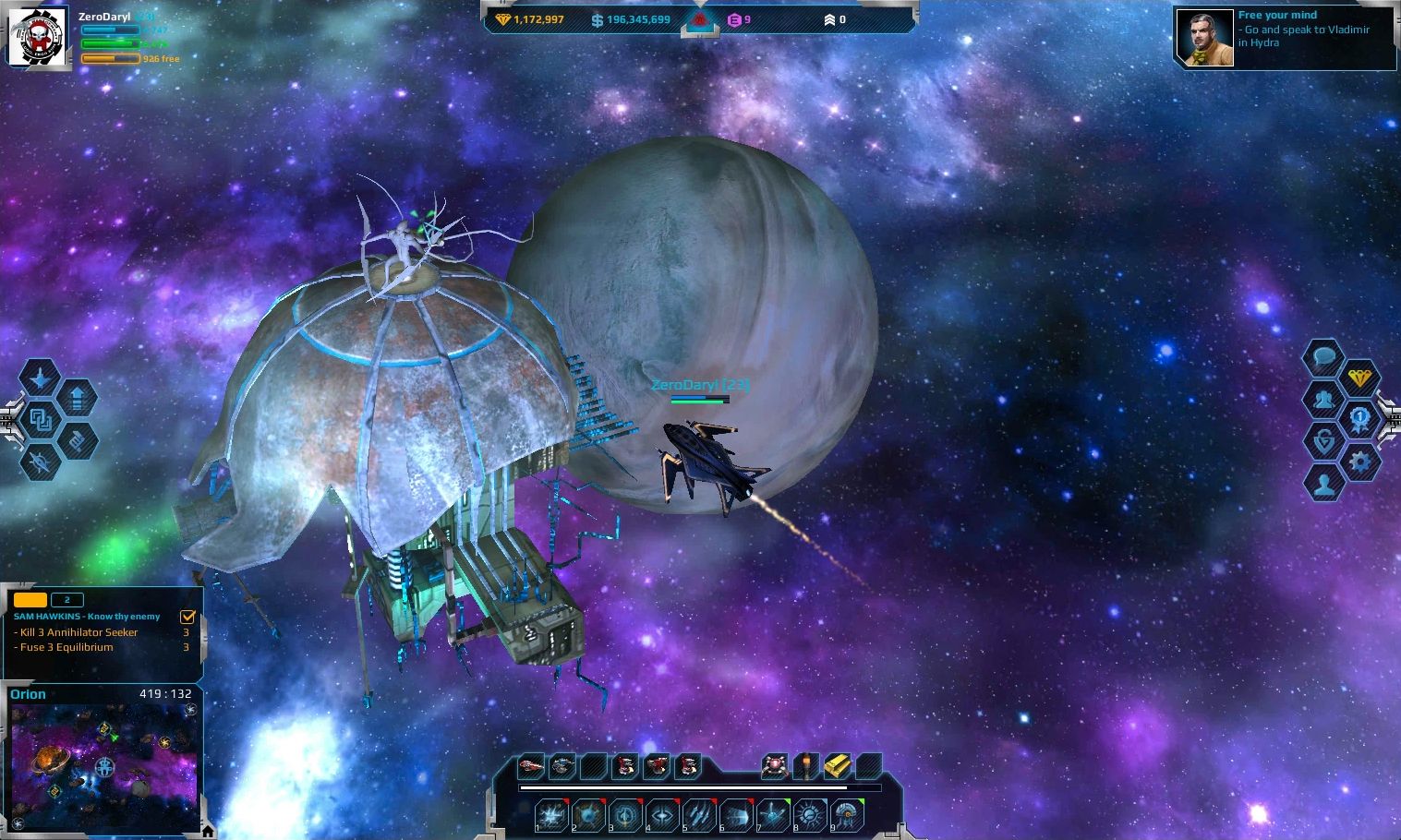The image size is (1401, 840).
Task: Open the guild shield icon
Action: coord(1323,441)
